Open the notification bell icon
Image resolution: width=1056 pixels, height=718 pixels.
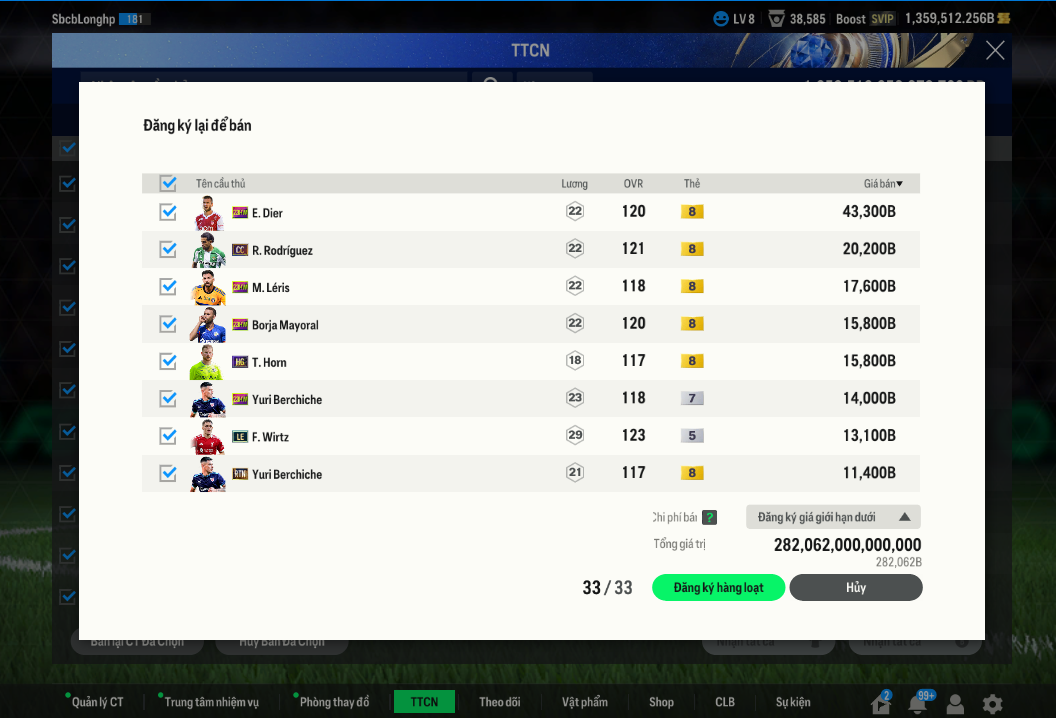click(x=918, y=703)
